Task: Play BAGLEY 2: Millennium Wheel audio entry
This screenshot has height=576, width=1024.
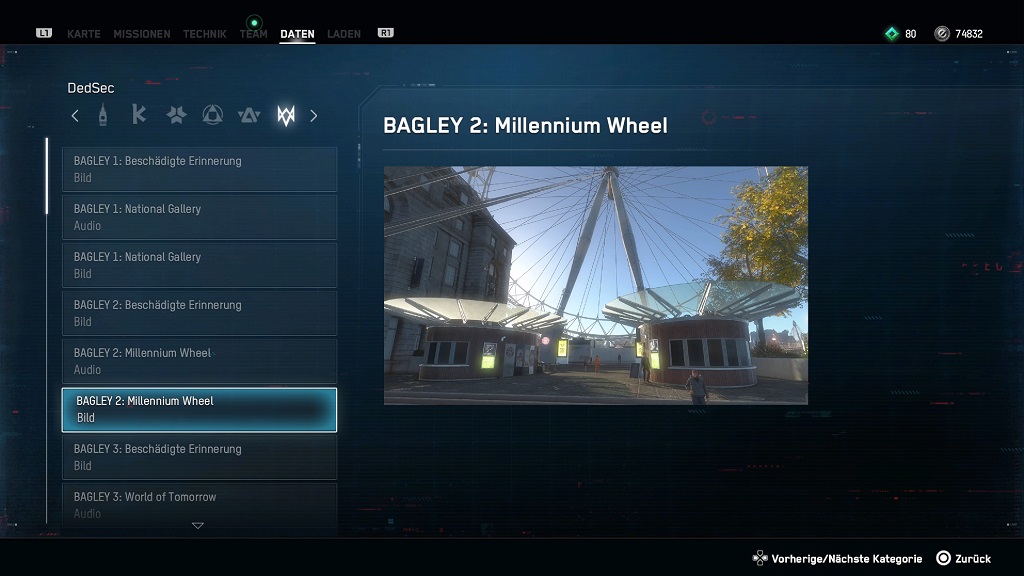Action: 200,361
